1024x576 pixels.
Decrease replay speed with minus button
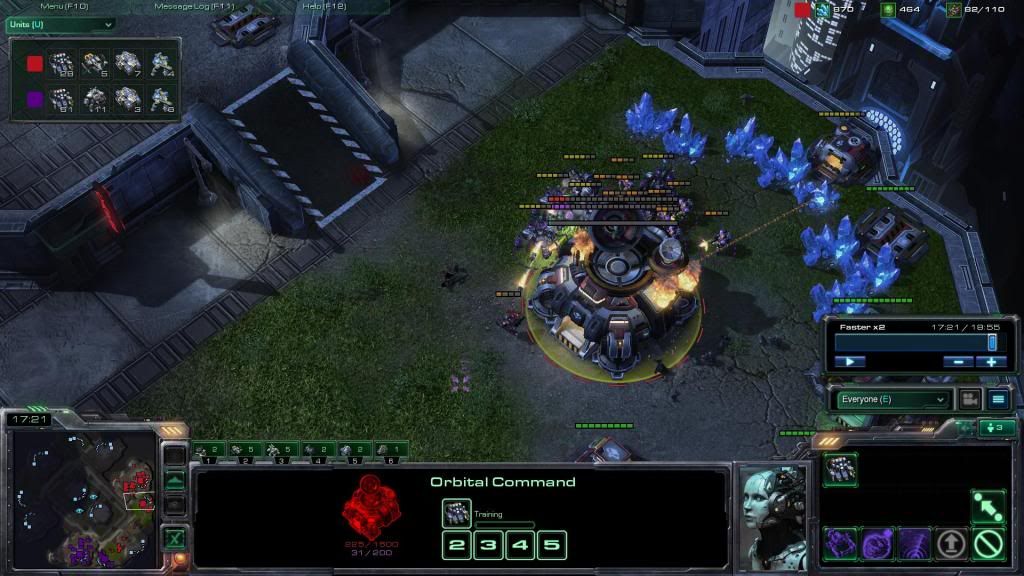point(957,361)
